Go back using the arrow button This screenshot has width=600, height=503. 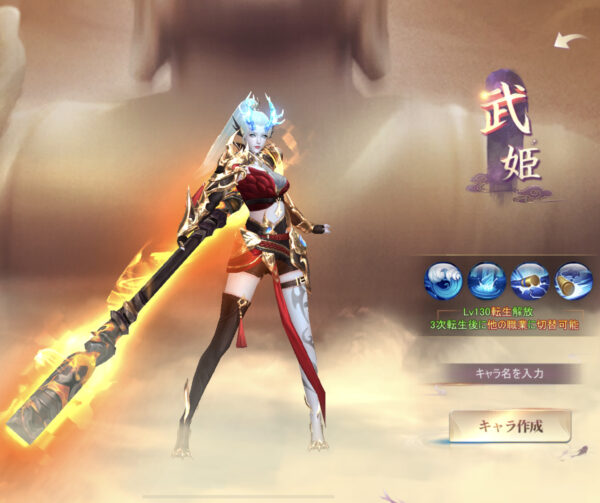click(571, 41)
